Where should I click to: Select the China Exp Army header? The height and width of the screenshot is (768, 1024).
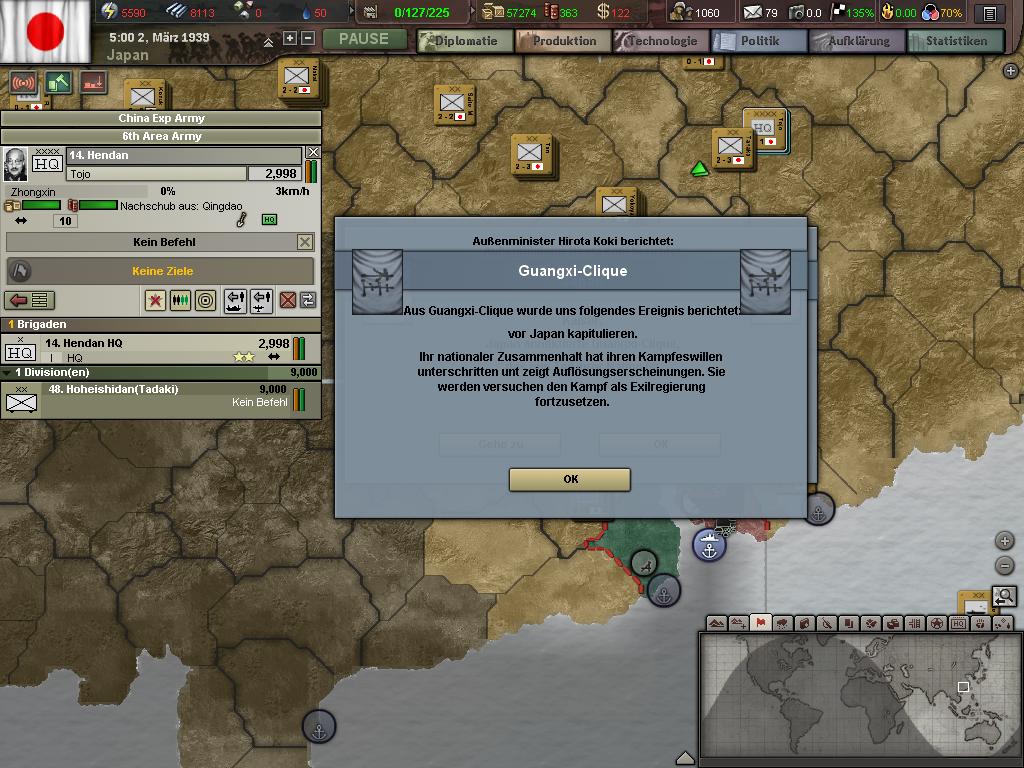click(160, 118)
